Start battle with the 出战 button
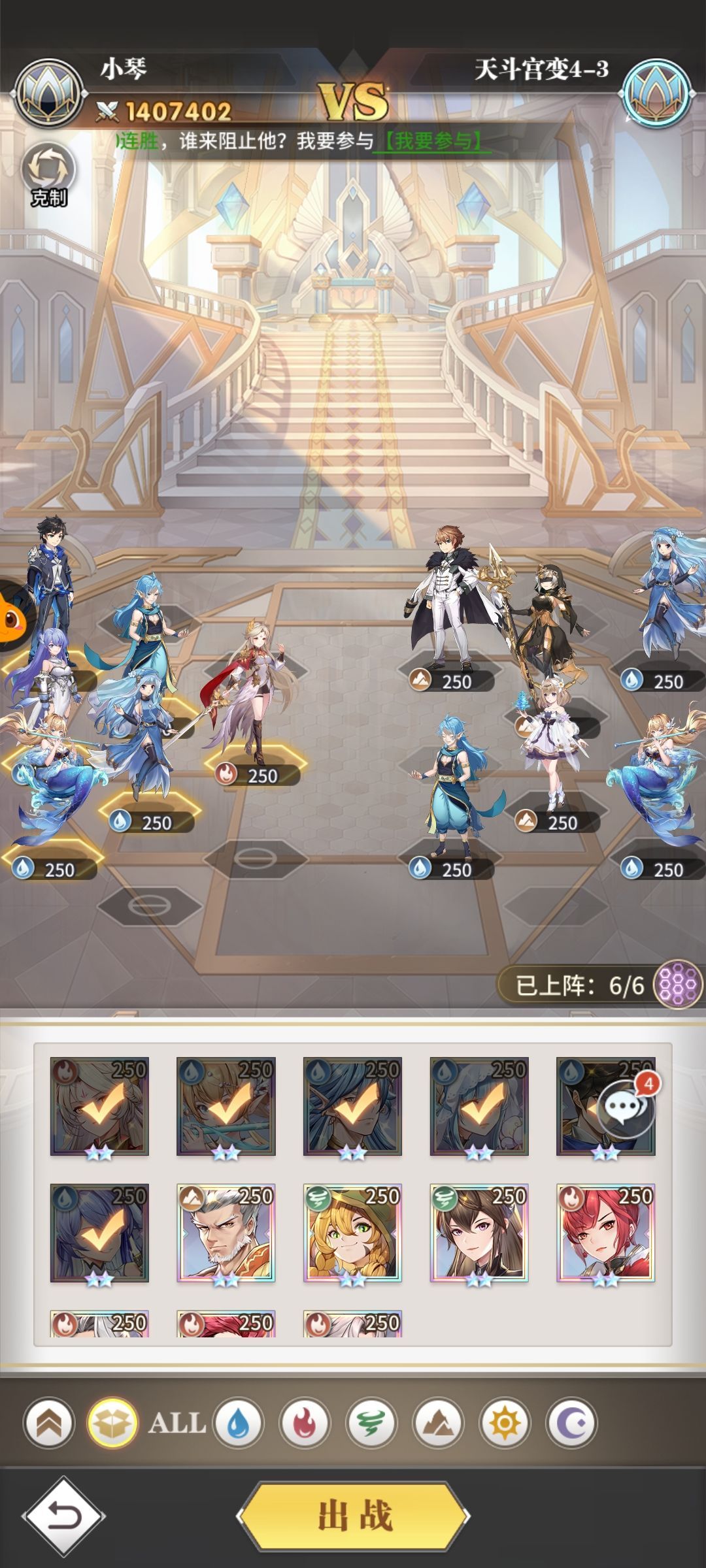Image resolution: width=706 pixels, height=1568 pixels. tap(354, 1516)
